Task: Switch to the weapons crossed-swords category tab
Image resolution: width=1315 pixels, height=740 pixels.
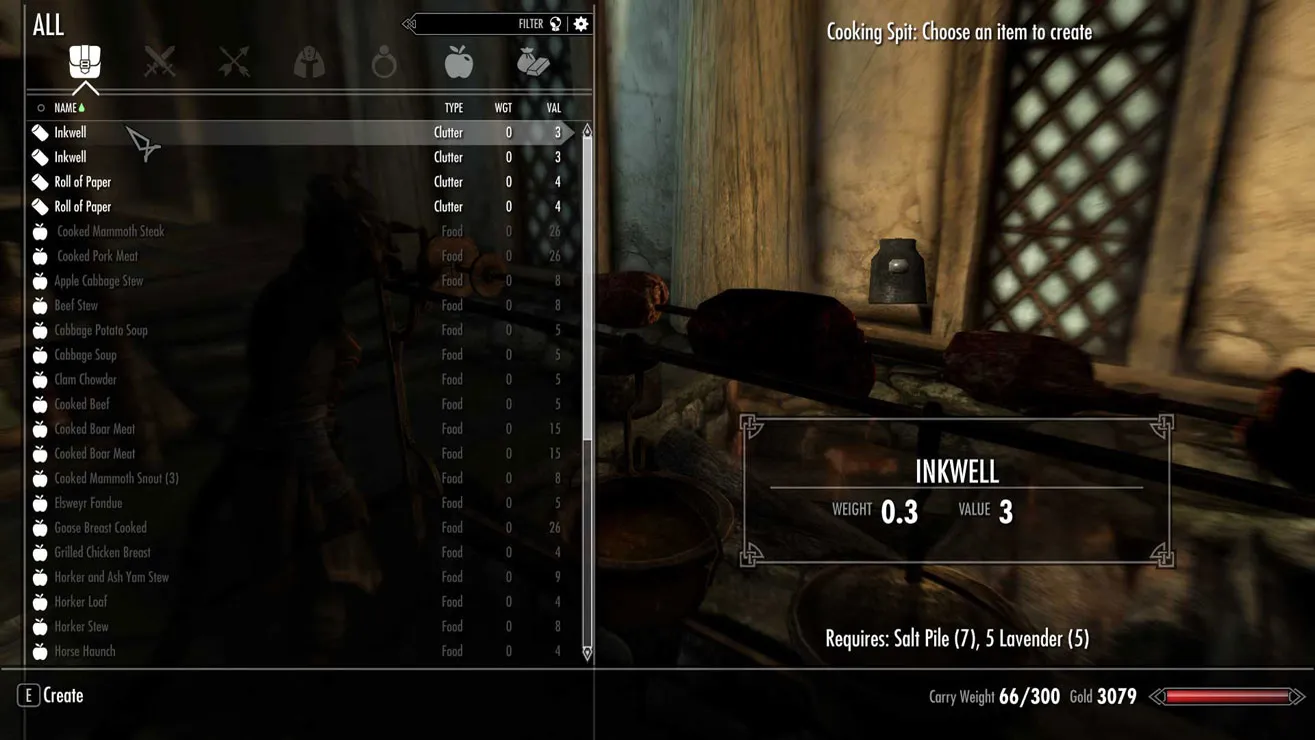Action: [x=160, y=63]
